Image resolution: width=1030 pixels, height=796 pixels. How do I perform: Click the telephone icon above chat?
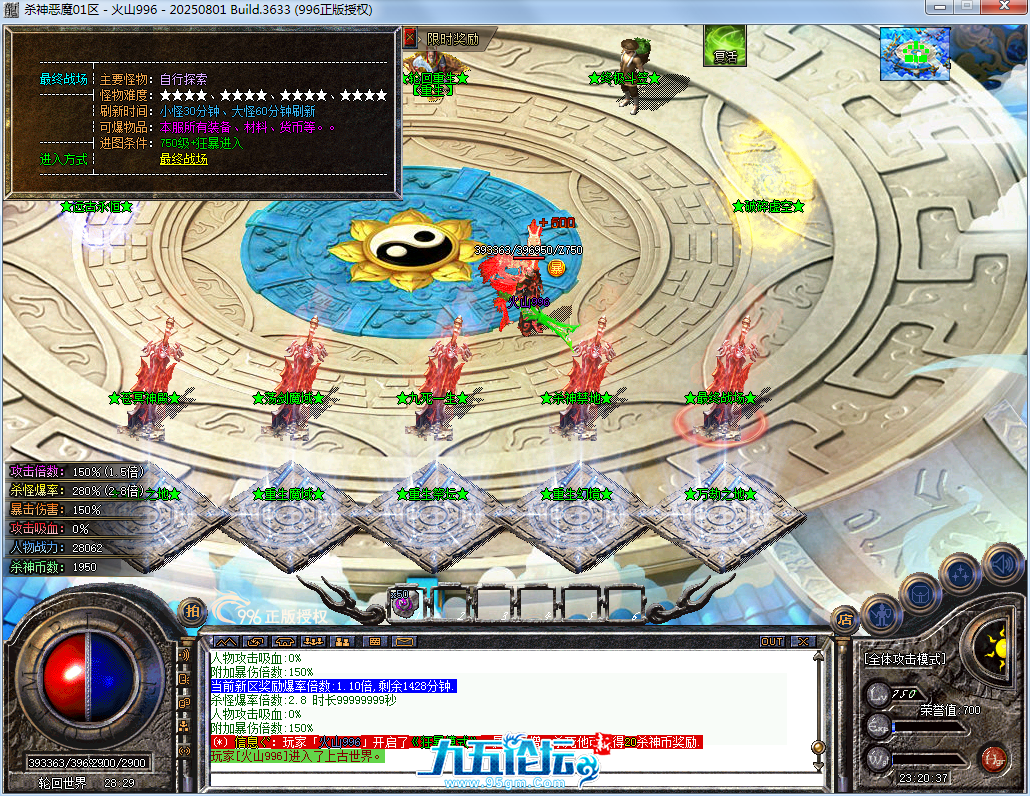click(x=285, y=641)
